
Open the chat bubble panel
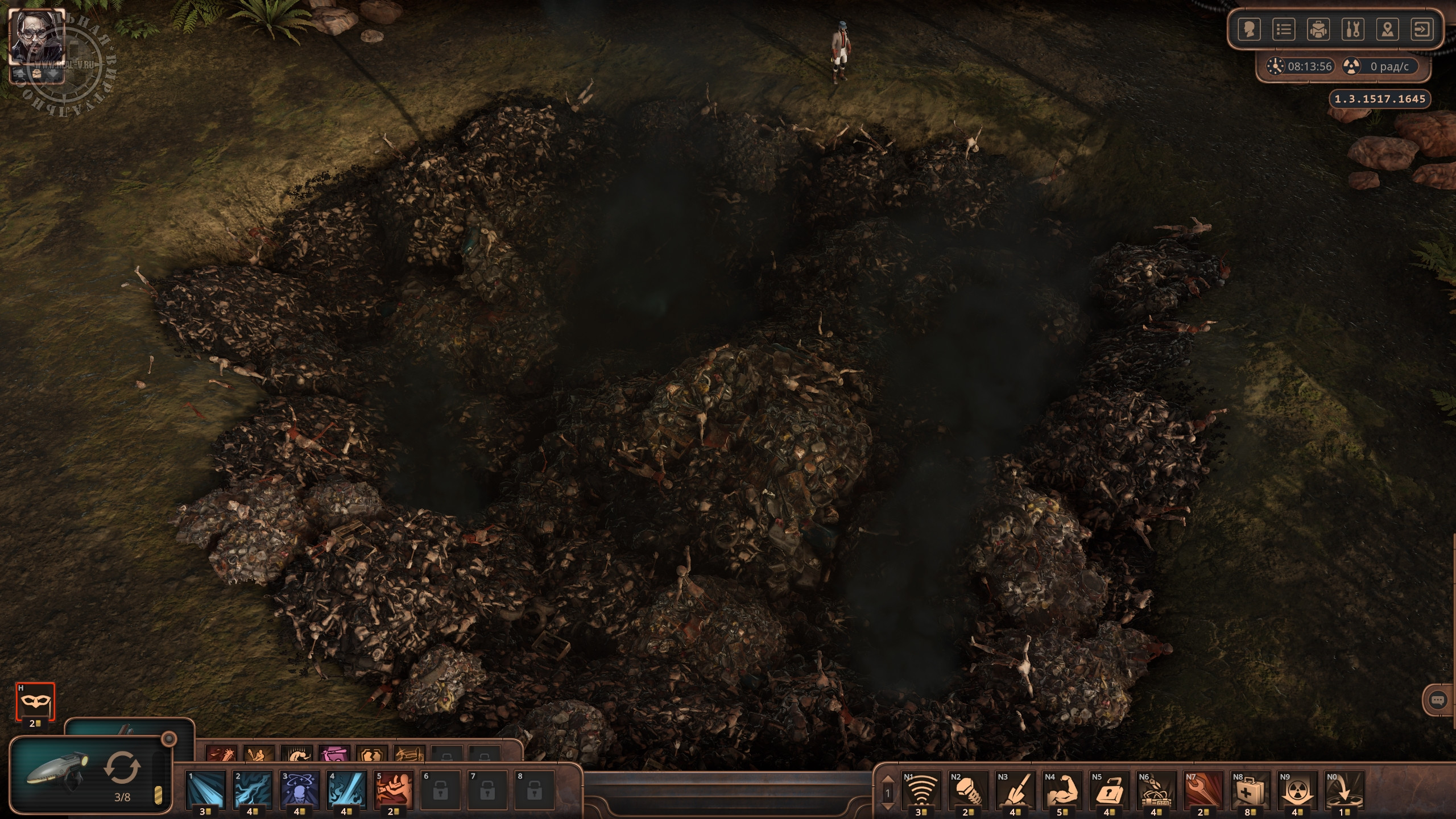(1437, 700)
